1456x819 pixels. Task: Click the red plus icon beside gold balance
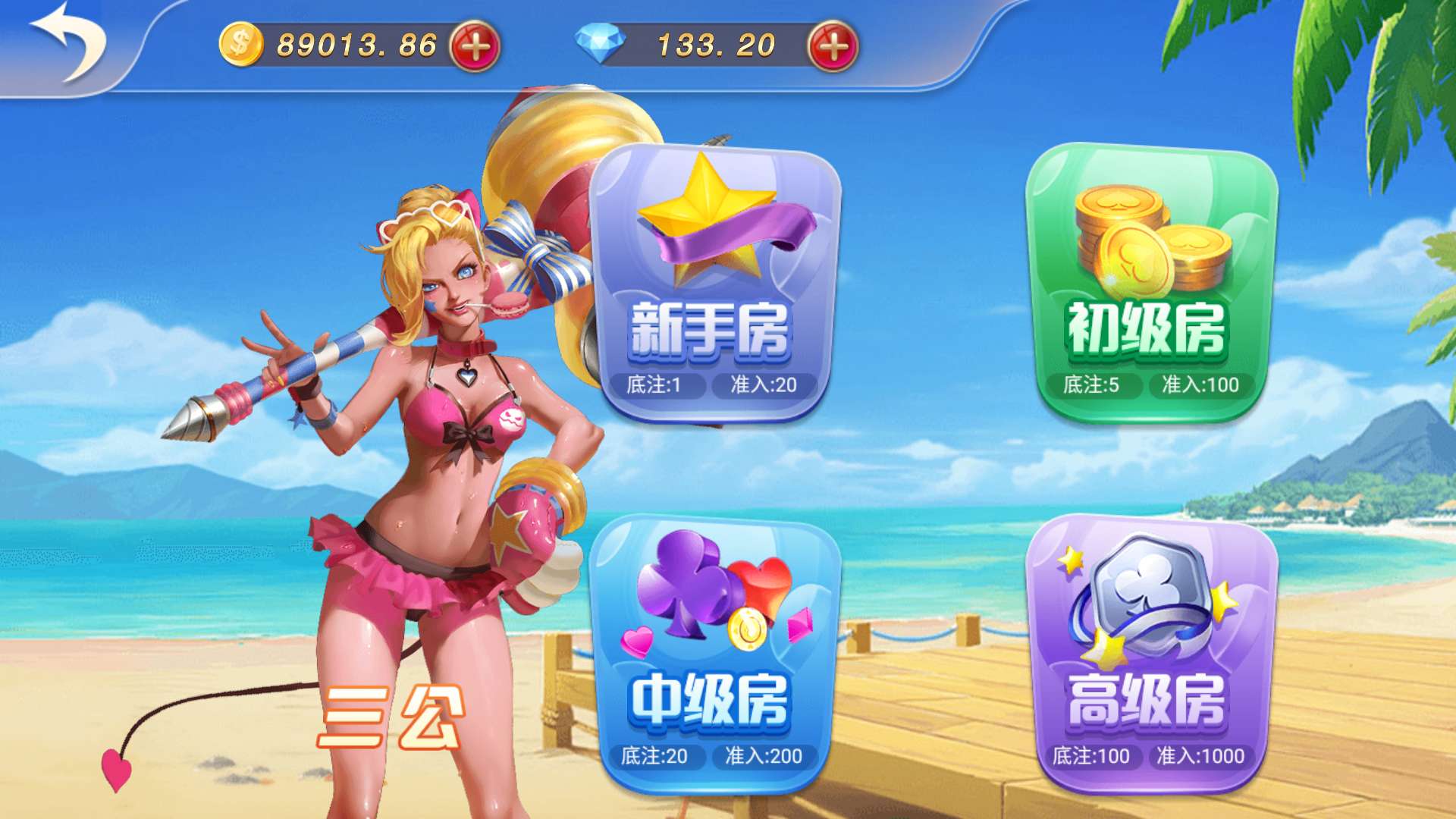[x=470, y=44]
